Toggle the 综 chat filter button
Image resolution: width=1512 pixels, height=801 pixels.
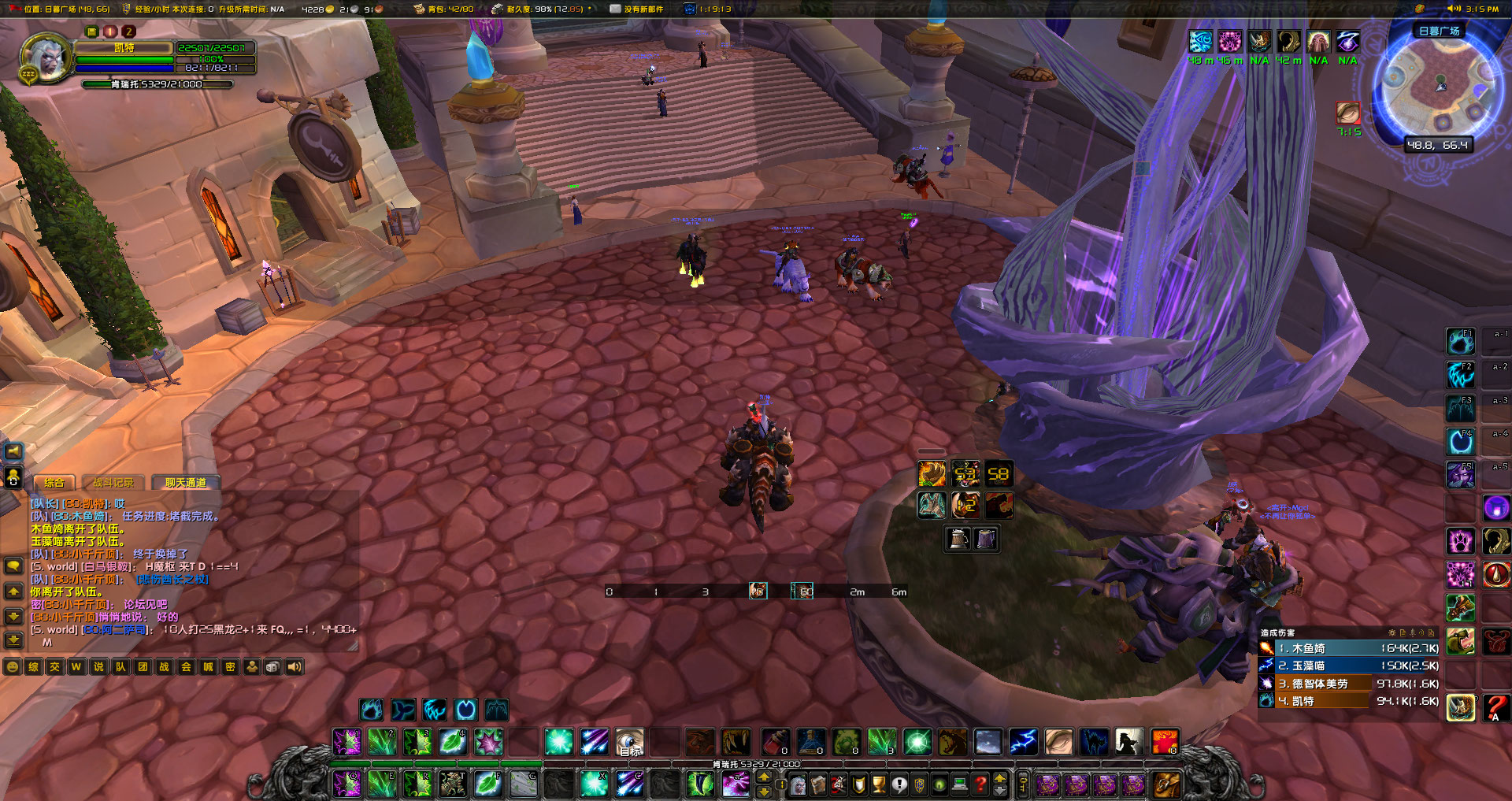(x=35, y=666)
